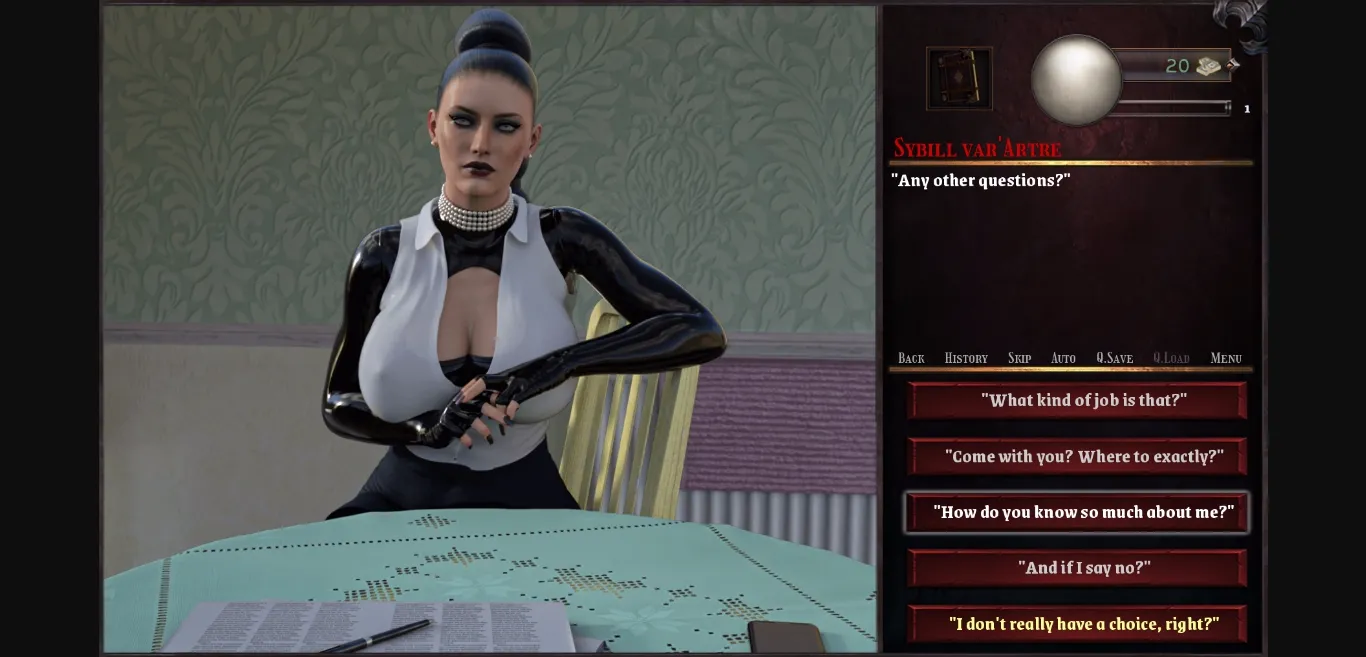Toggle Skip mode
Image resolution: width=1366 pixels, height=657 pixels.
[x=1019, y=358]
